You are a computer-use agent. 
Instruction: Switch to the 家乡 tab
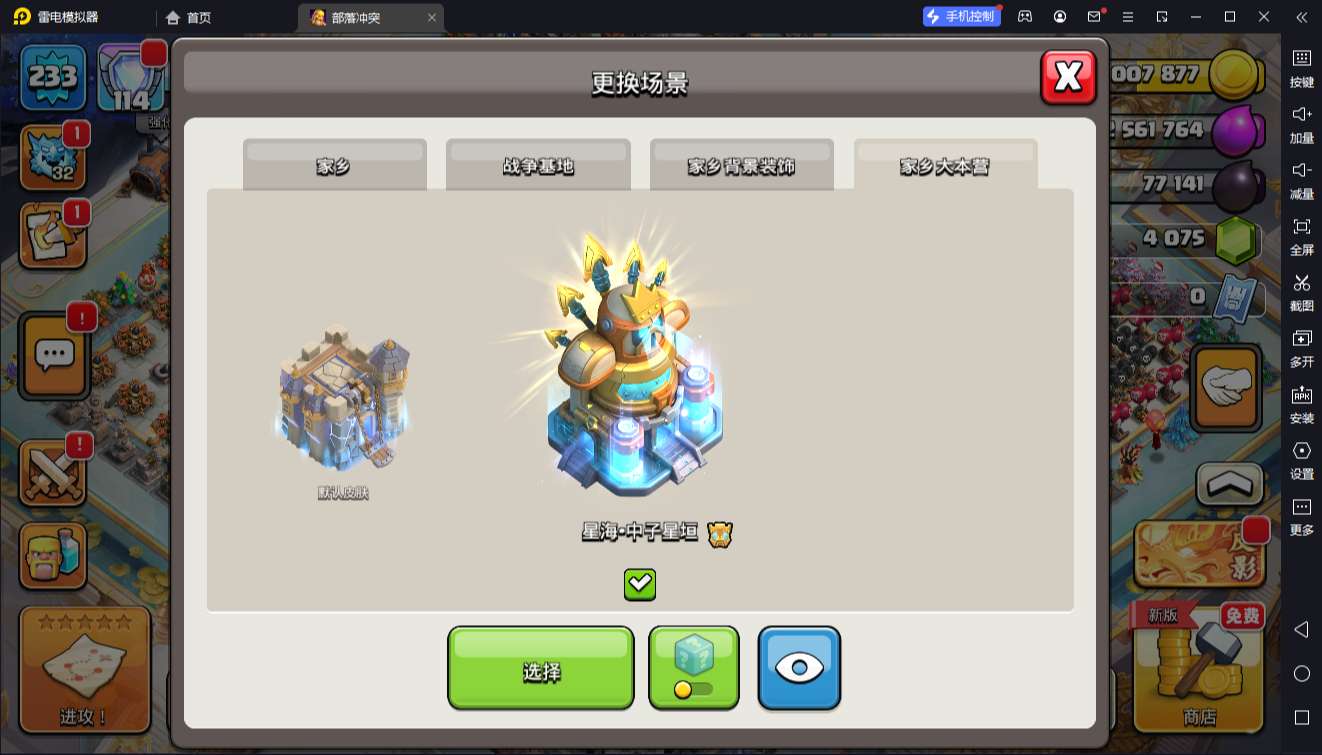(x=334, y=166)
